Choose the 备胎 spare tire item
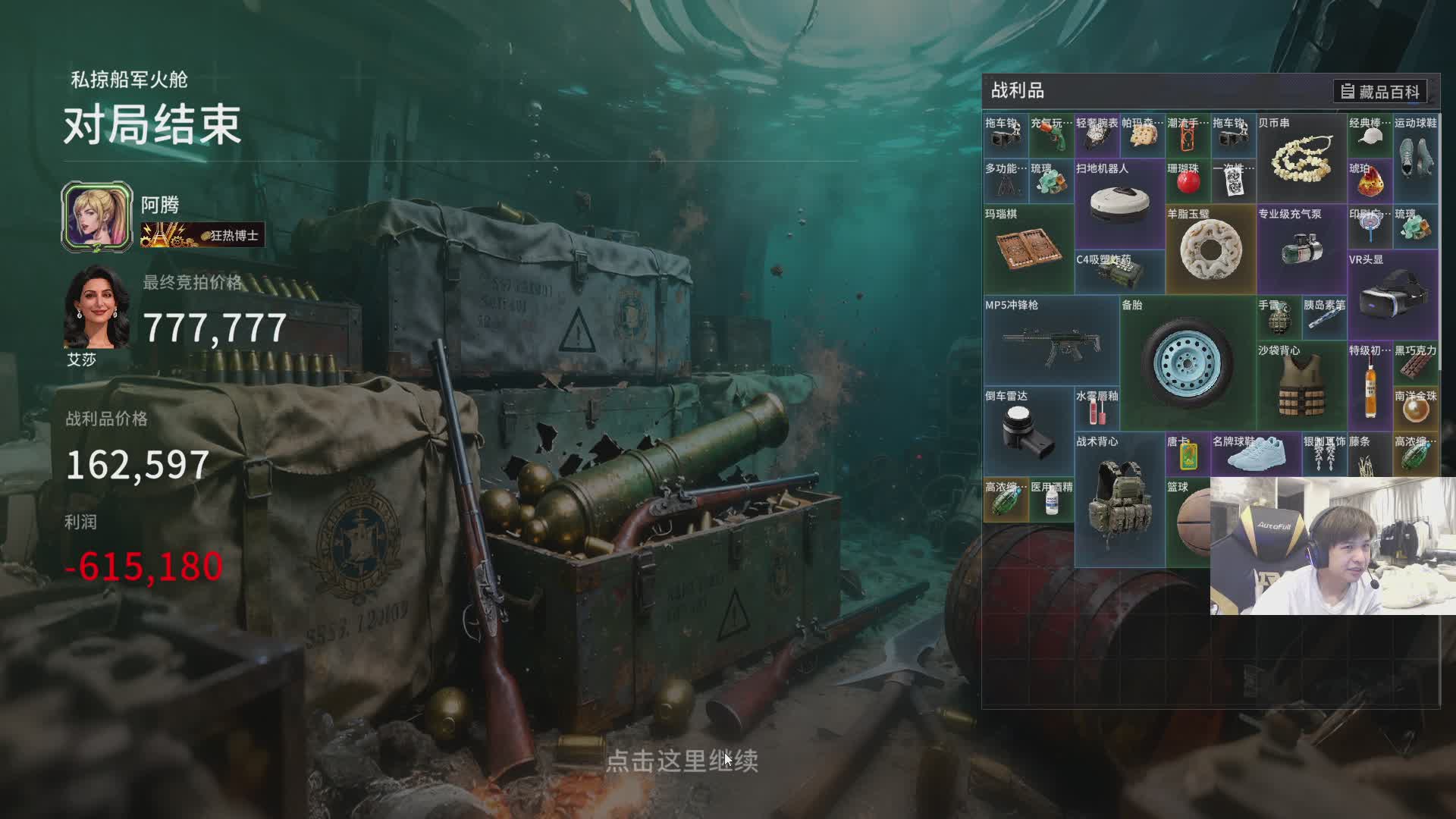Screen dimensions: 1456x819 pos(1188,364)
